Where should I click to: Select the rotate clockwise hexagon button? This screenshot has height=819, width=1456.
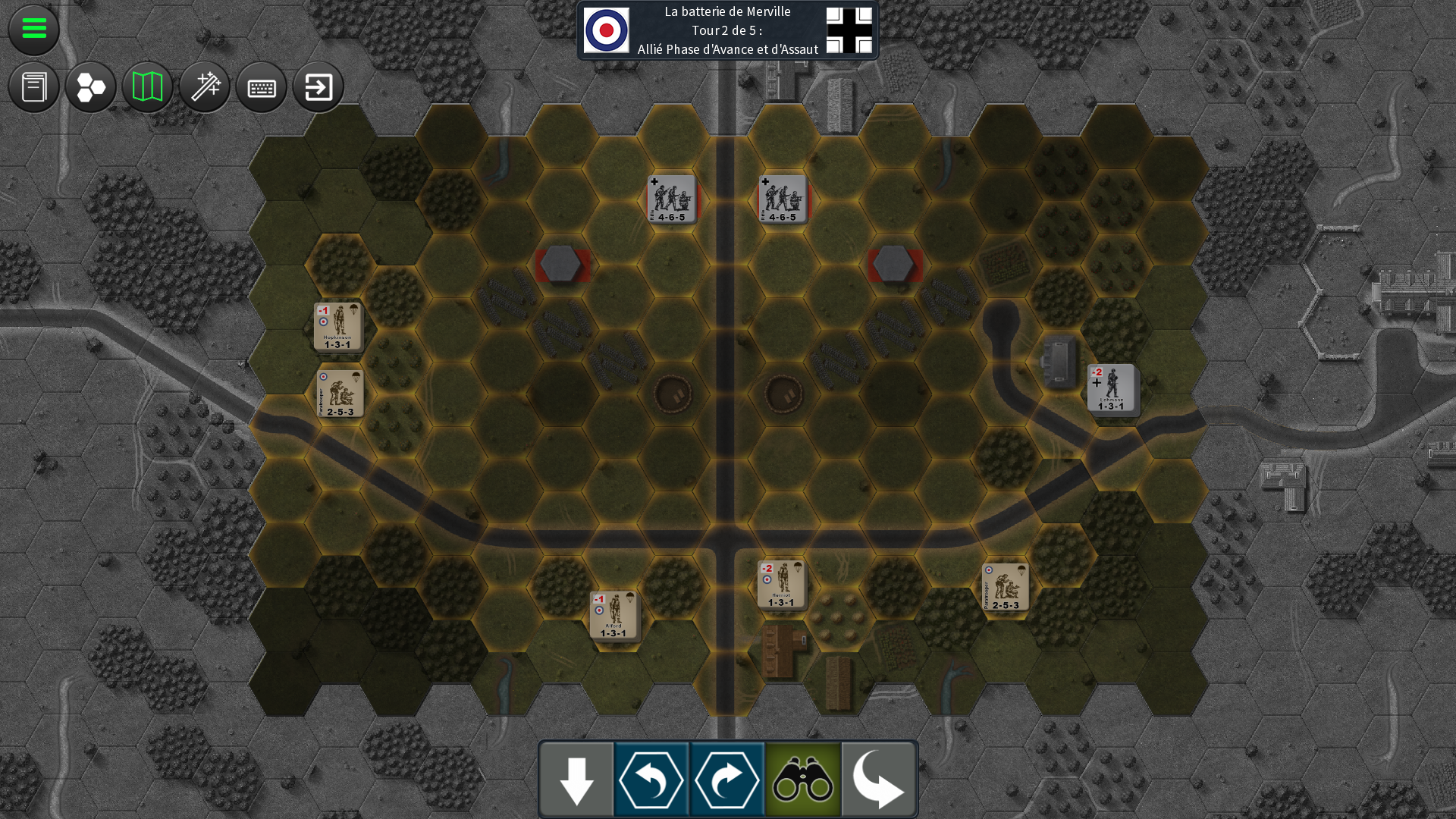click(727, 780)
